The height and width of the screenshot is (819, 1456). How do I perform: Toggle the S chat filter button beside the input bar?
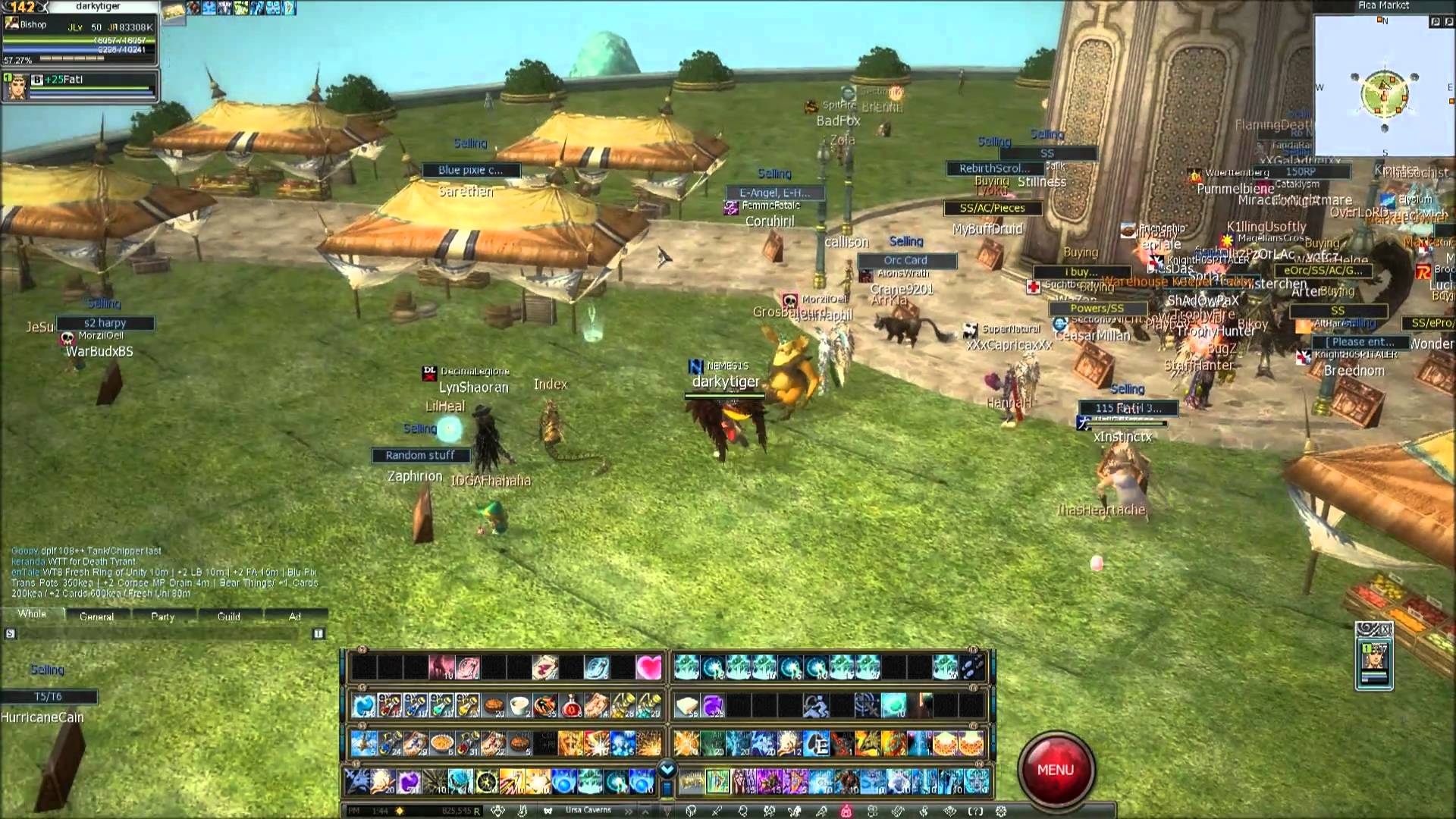pos(11,633)
